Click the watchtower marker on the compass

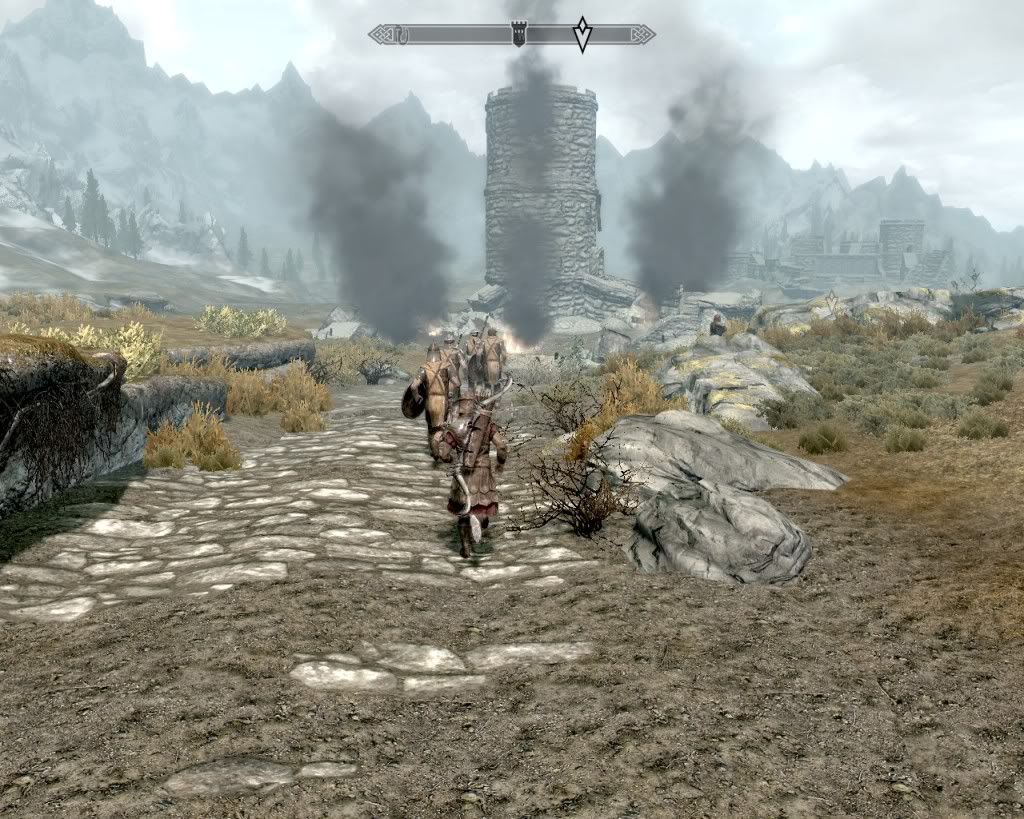tap(518, 35)
